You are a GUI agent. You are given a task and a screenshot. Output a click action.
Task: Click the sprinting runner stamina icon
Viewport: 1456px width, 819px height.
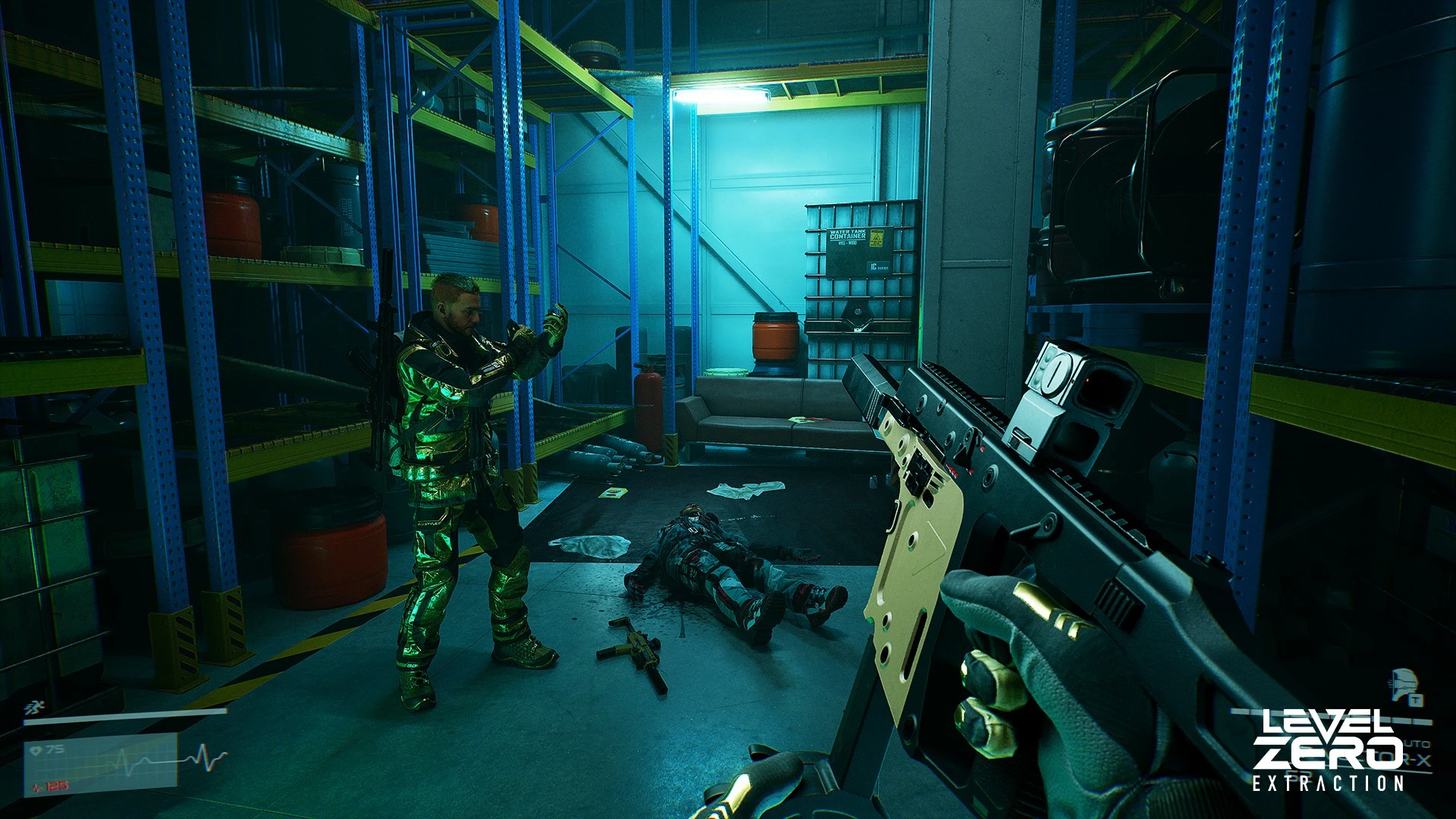tap(33, 707)
